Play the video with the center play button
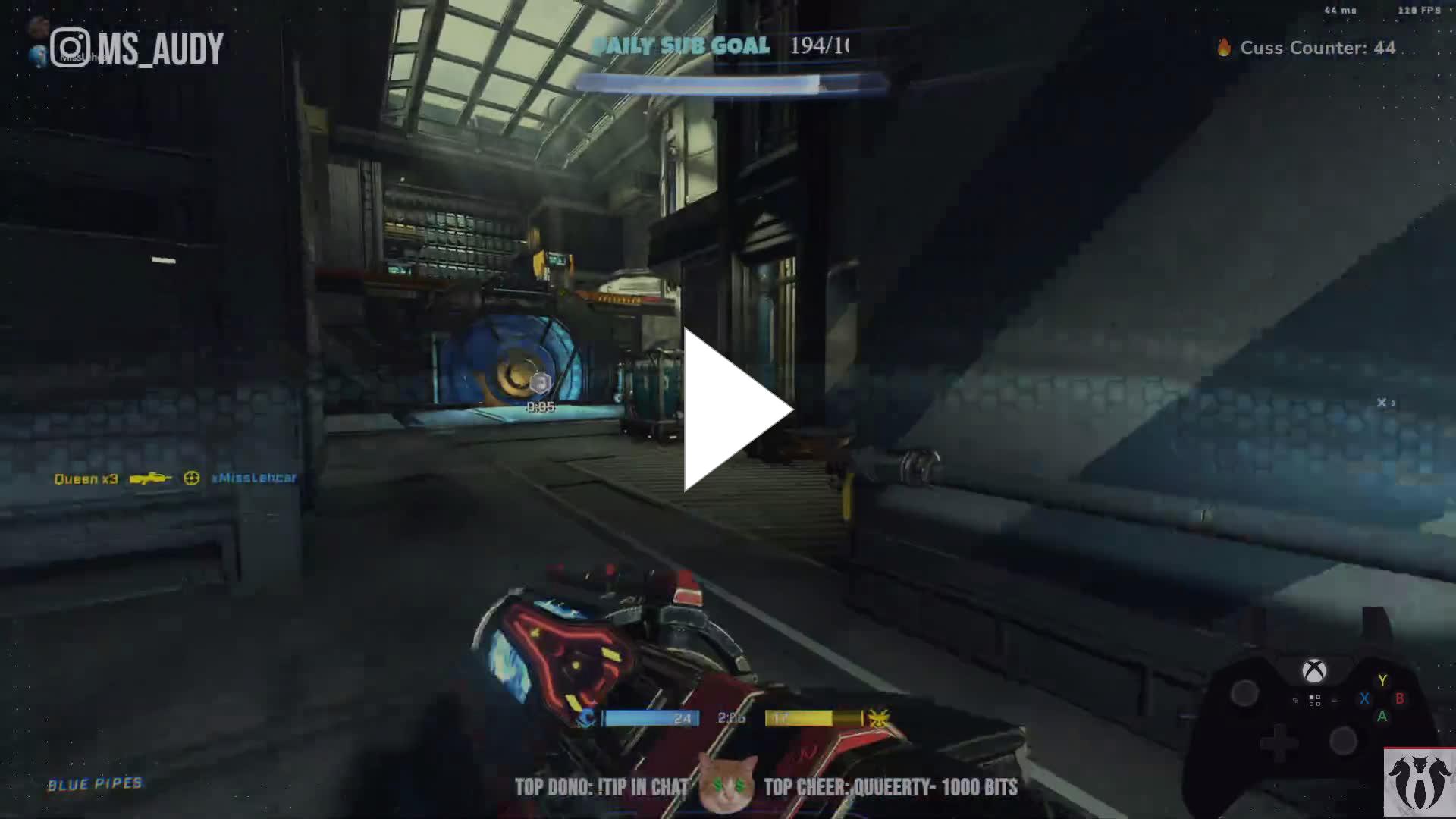Viewport: 1456px width, 819px height. tap(732, 409)
